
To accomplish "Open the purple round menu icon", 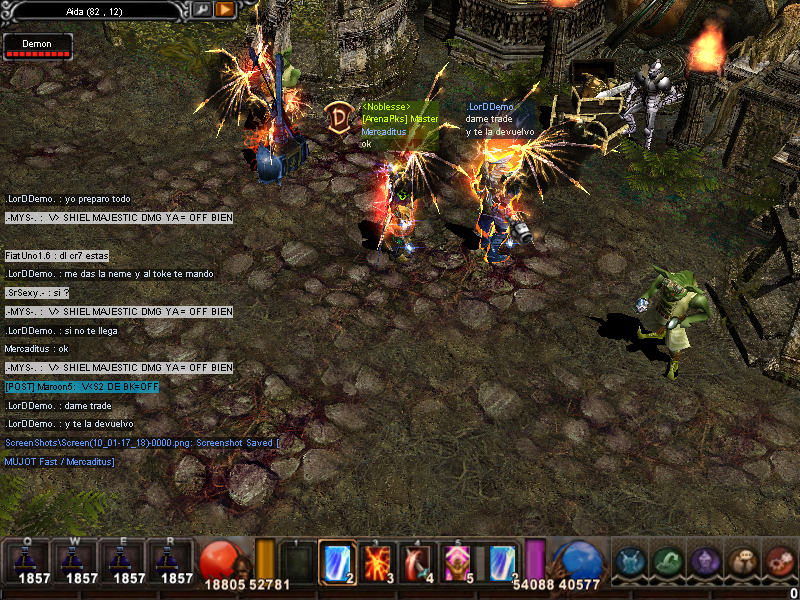I will pos(704,562).
